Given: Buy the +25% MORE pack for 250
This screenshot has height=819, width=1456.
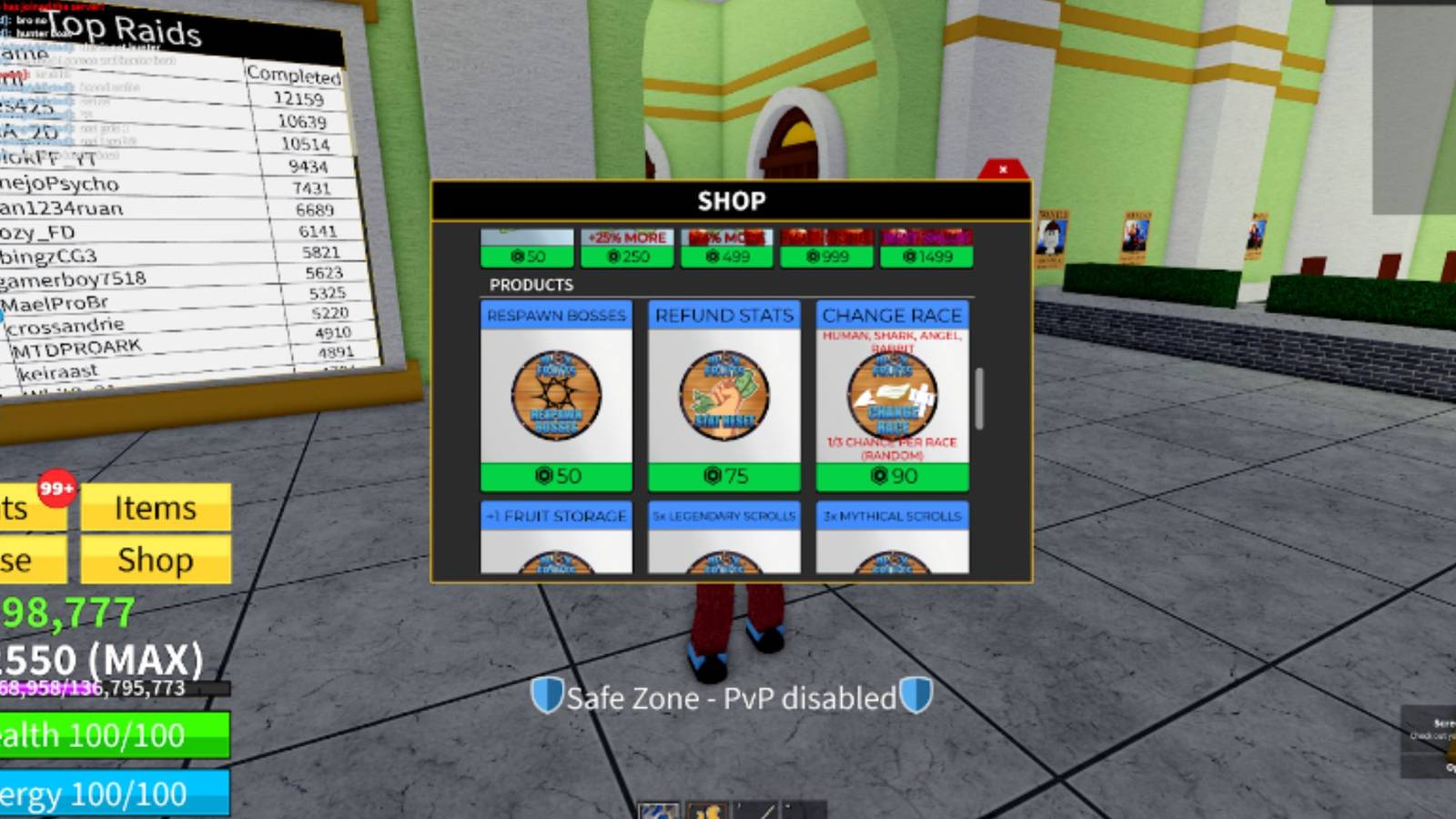Looking at the screenshot, I should click(626, 257).
